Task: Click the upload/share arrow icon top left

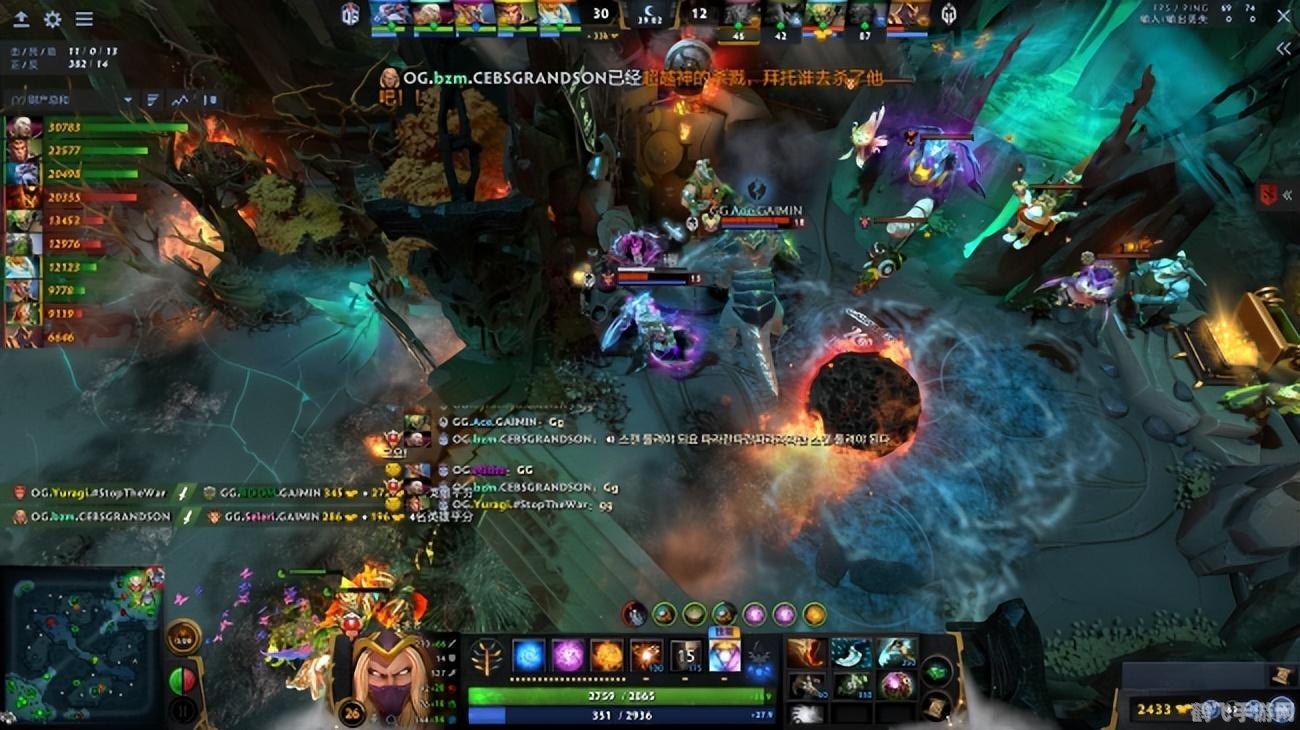Action: [22, 18]
